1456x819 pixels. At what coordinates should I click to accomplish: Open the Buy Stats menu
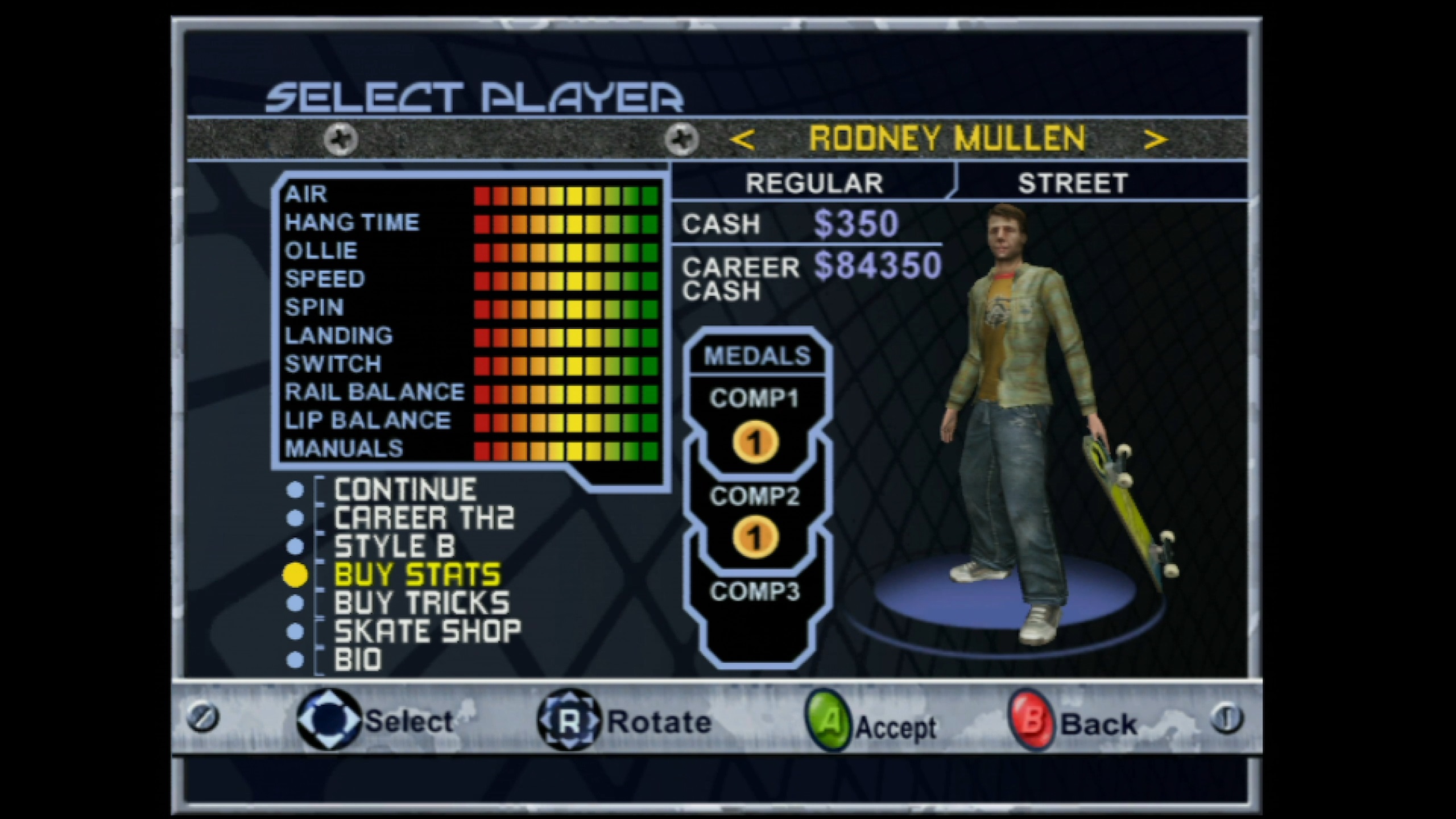click(417, 575)
